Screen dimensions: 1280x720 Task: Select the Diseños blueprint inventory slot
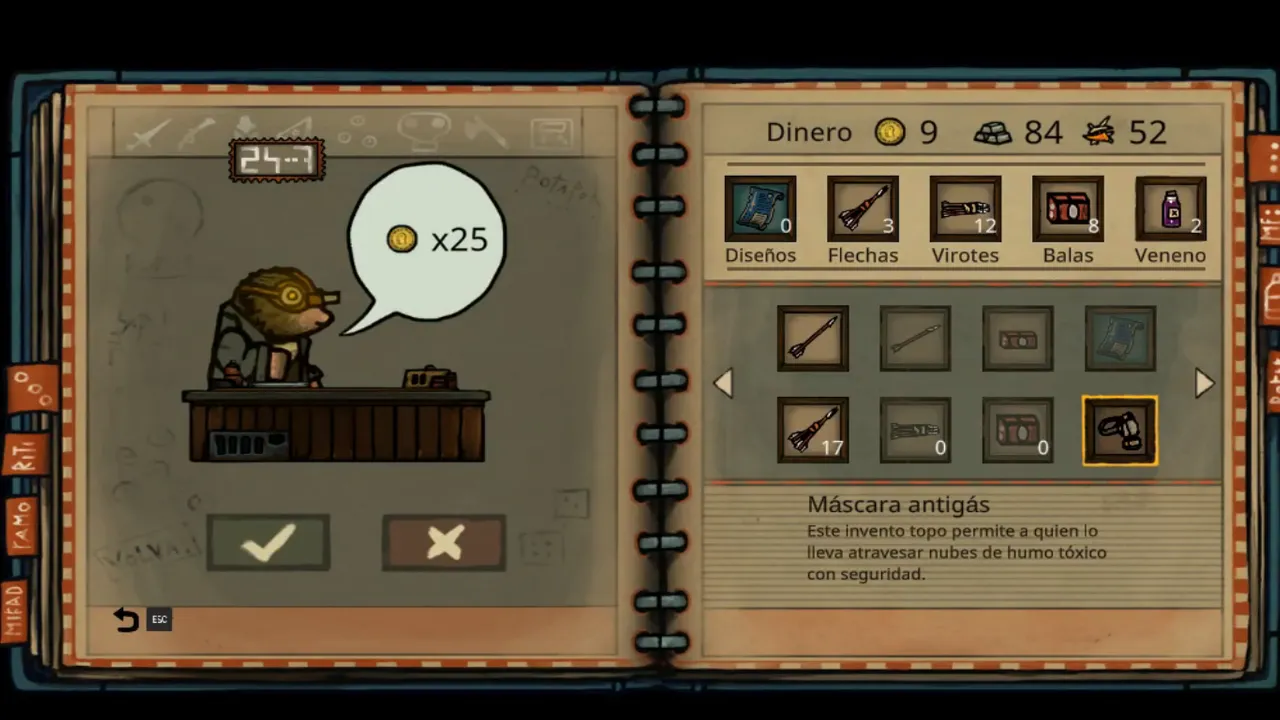[x=760, y=209]
